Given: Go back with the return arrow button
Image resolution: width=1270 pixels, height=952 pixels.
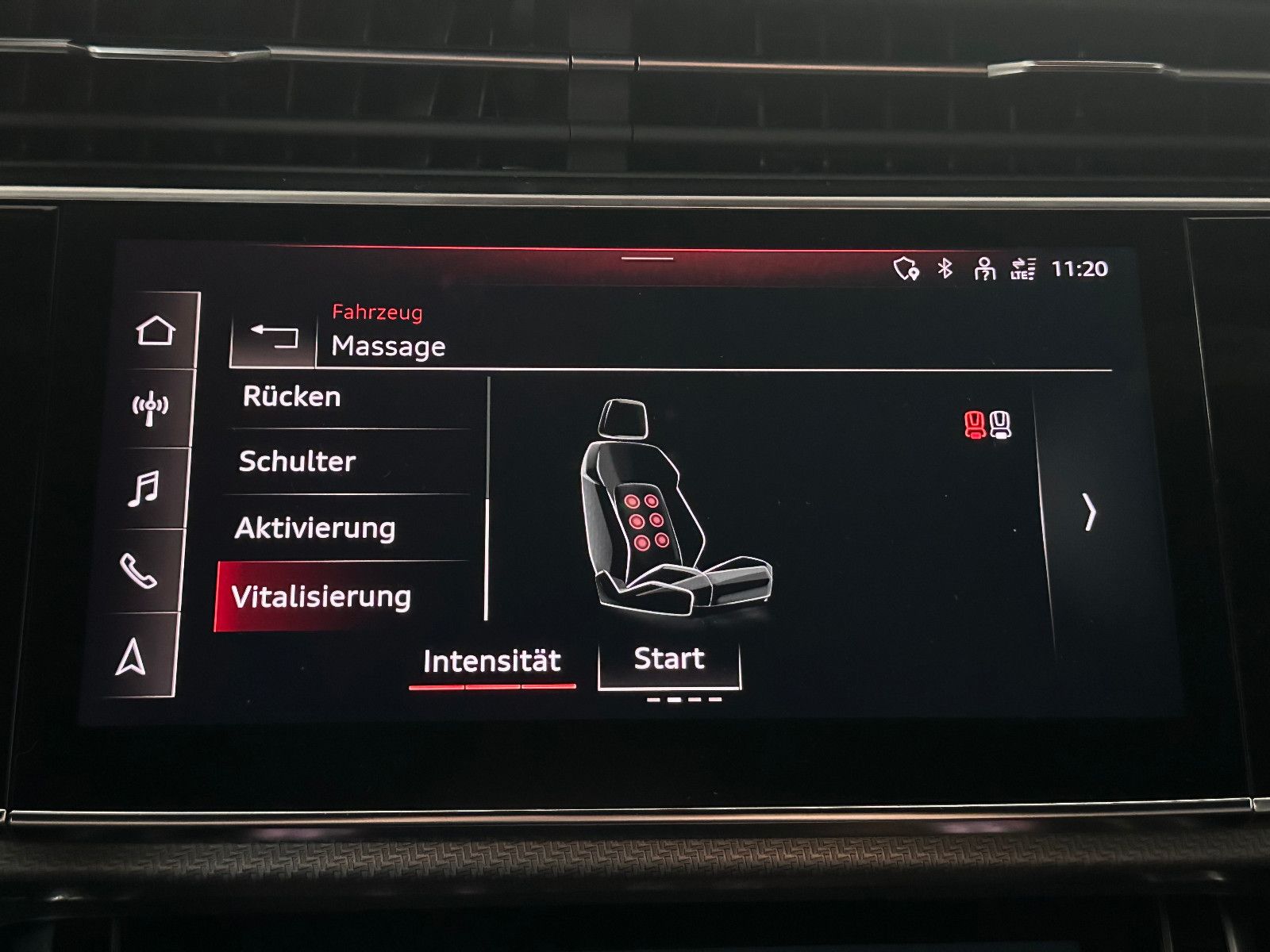Looking at the screenshot, I should [x=274, y=336].
